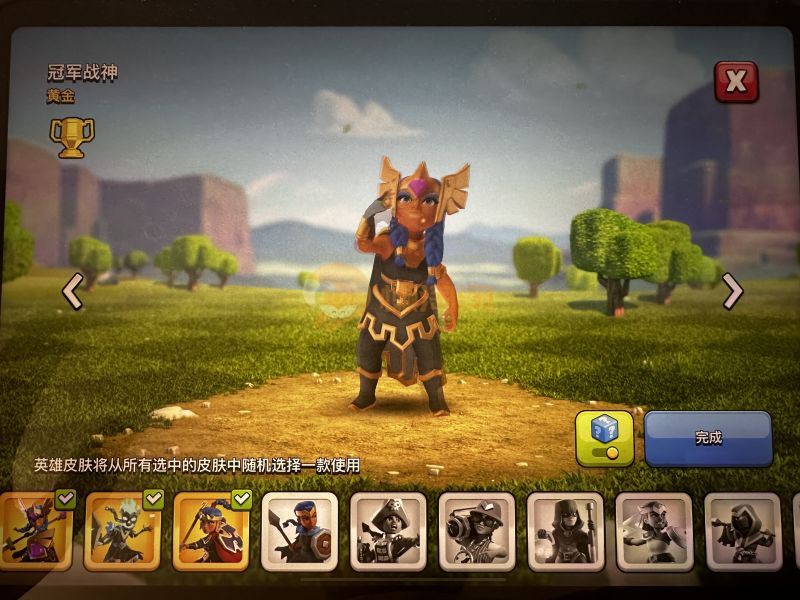800x600 pixels.
Task: Show the previous skin with left arrow
Action: pyautogui.click(x=72, y=291)
